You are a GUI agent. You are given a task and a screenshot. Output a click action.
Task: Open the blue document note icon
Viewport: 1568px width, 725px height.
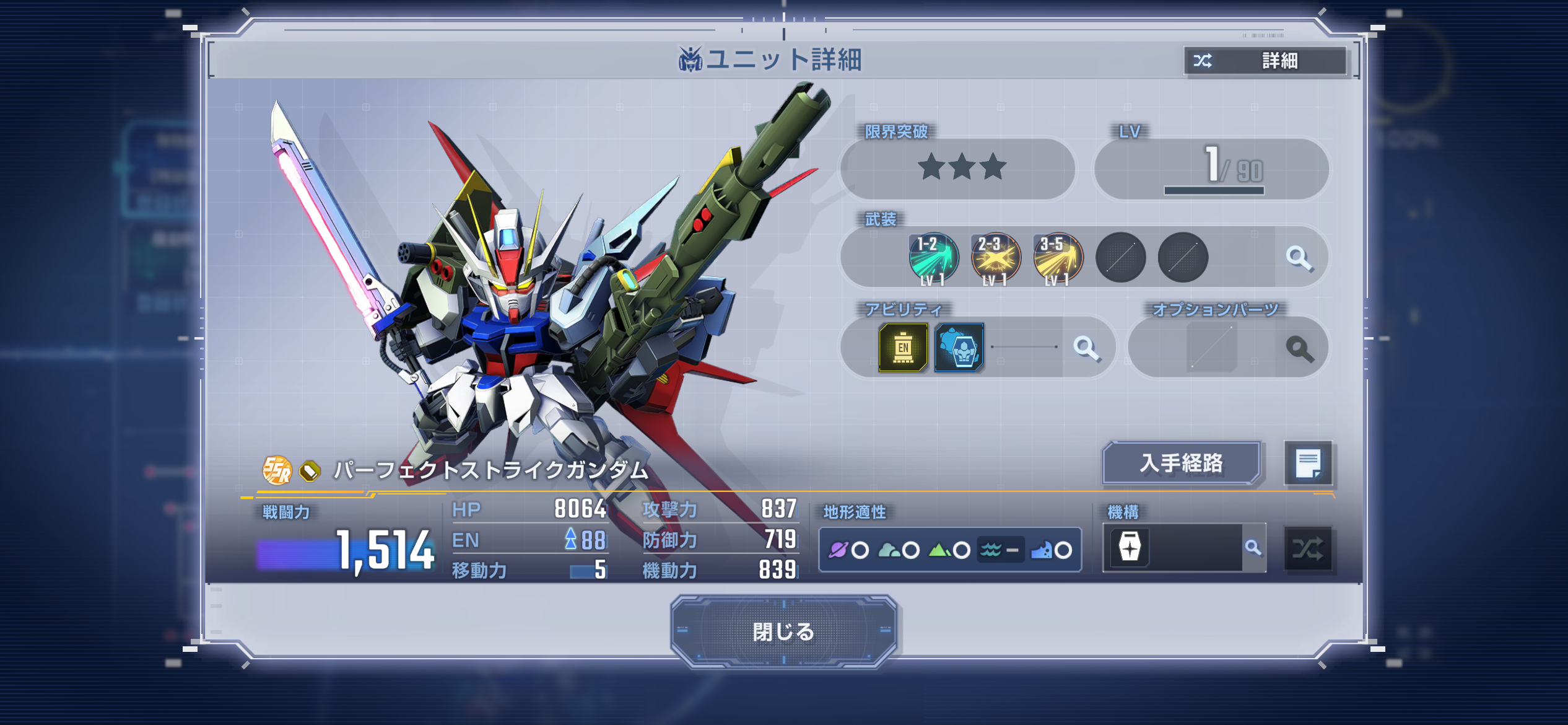coord(1308,463)
